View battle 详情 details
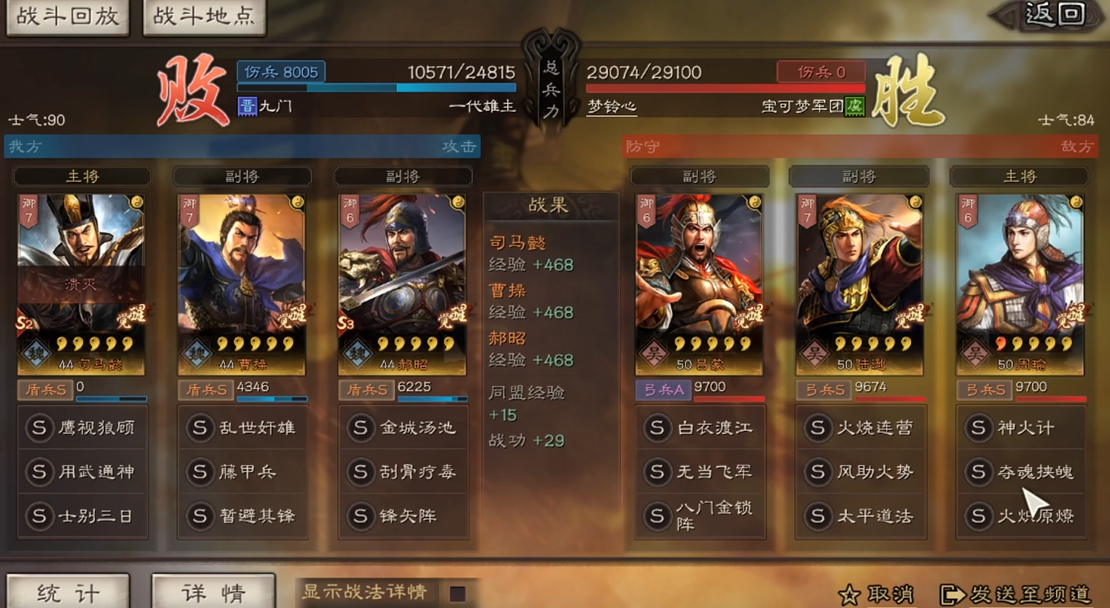The width and height of the screenshot is (1110, 608). [x=212, y=592]
